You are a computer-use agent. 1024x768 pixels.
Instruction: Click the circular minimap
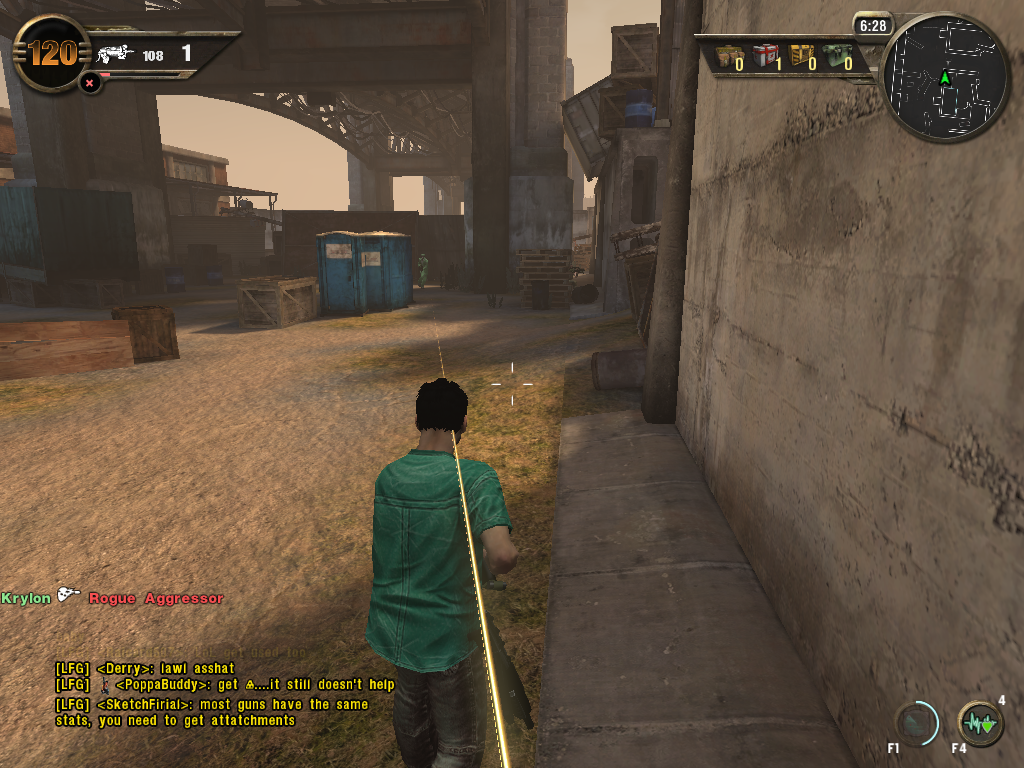[944, 77]
